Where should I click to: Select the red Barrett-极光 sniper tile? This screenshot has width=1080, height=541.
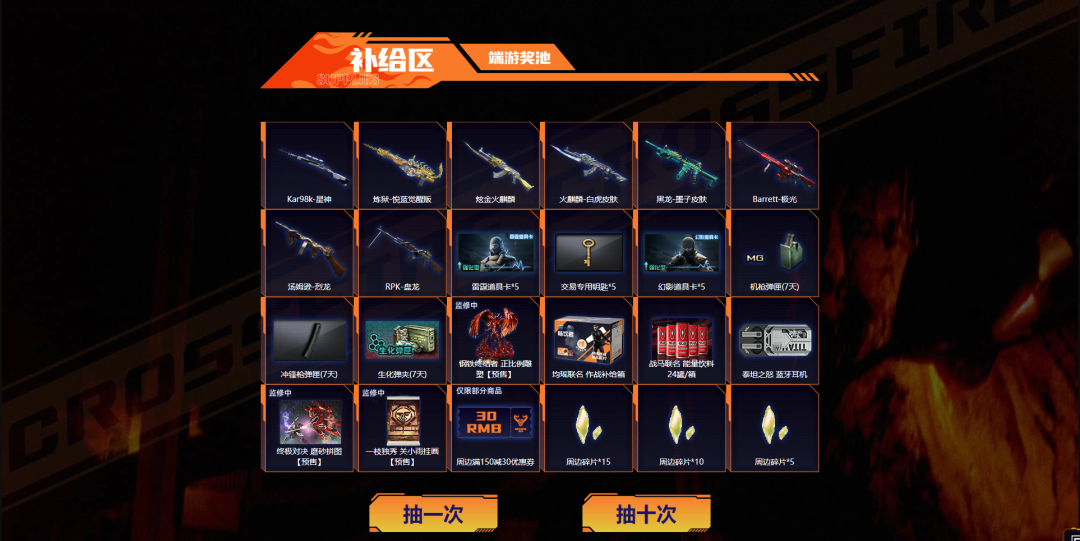[x=773, y=165]
